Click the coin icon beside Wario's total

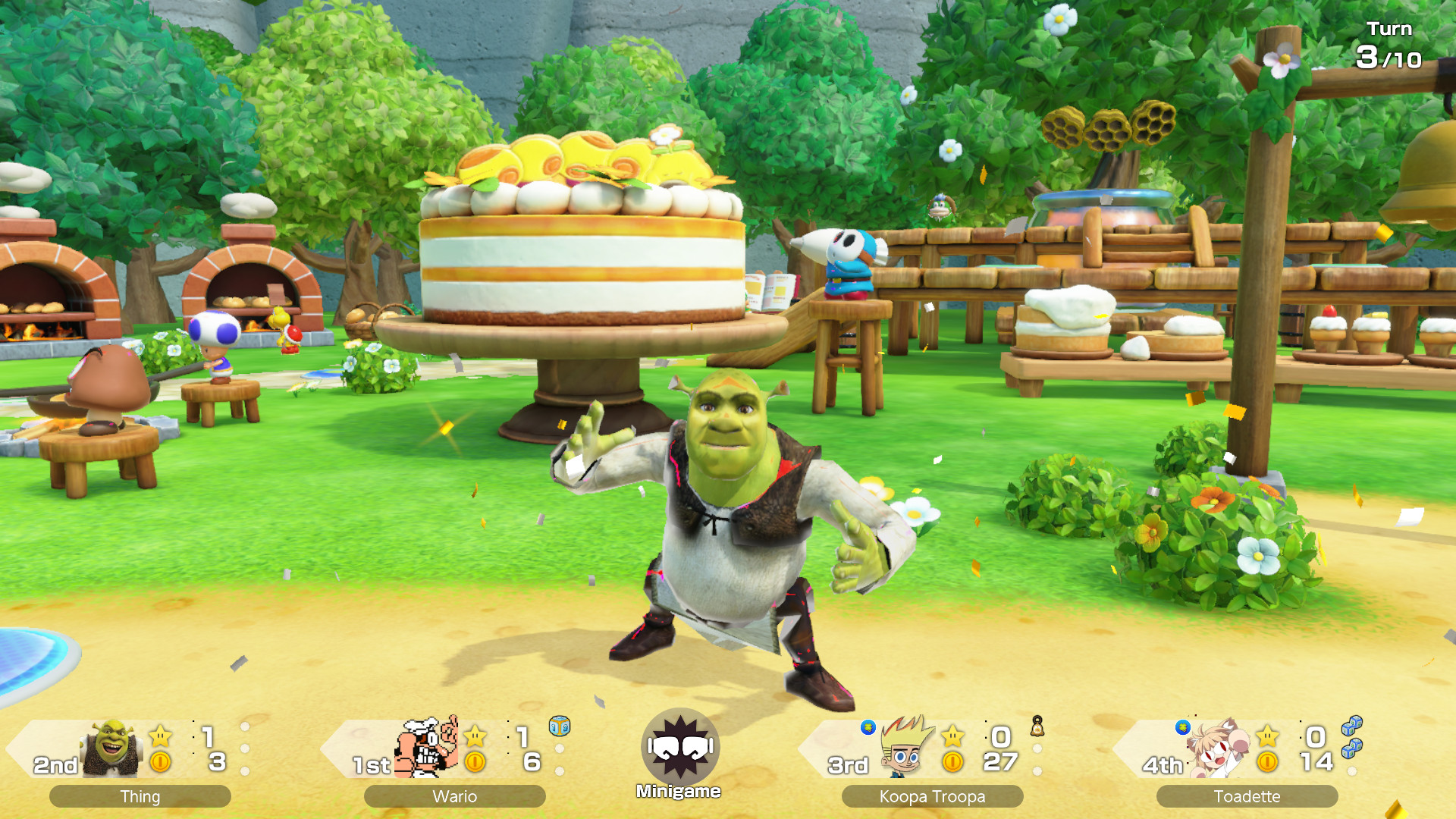tap(475, 761)
